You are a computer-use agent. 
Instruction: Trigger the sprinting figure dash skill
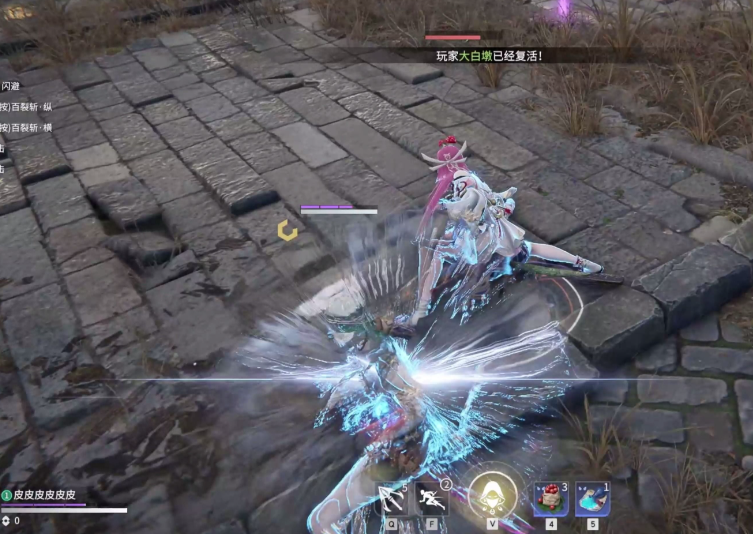tap(432, 497)
